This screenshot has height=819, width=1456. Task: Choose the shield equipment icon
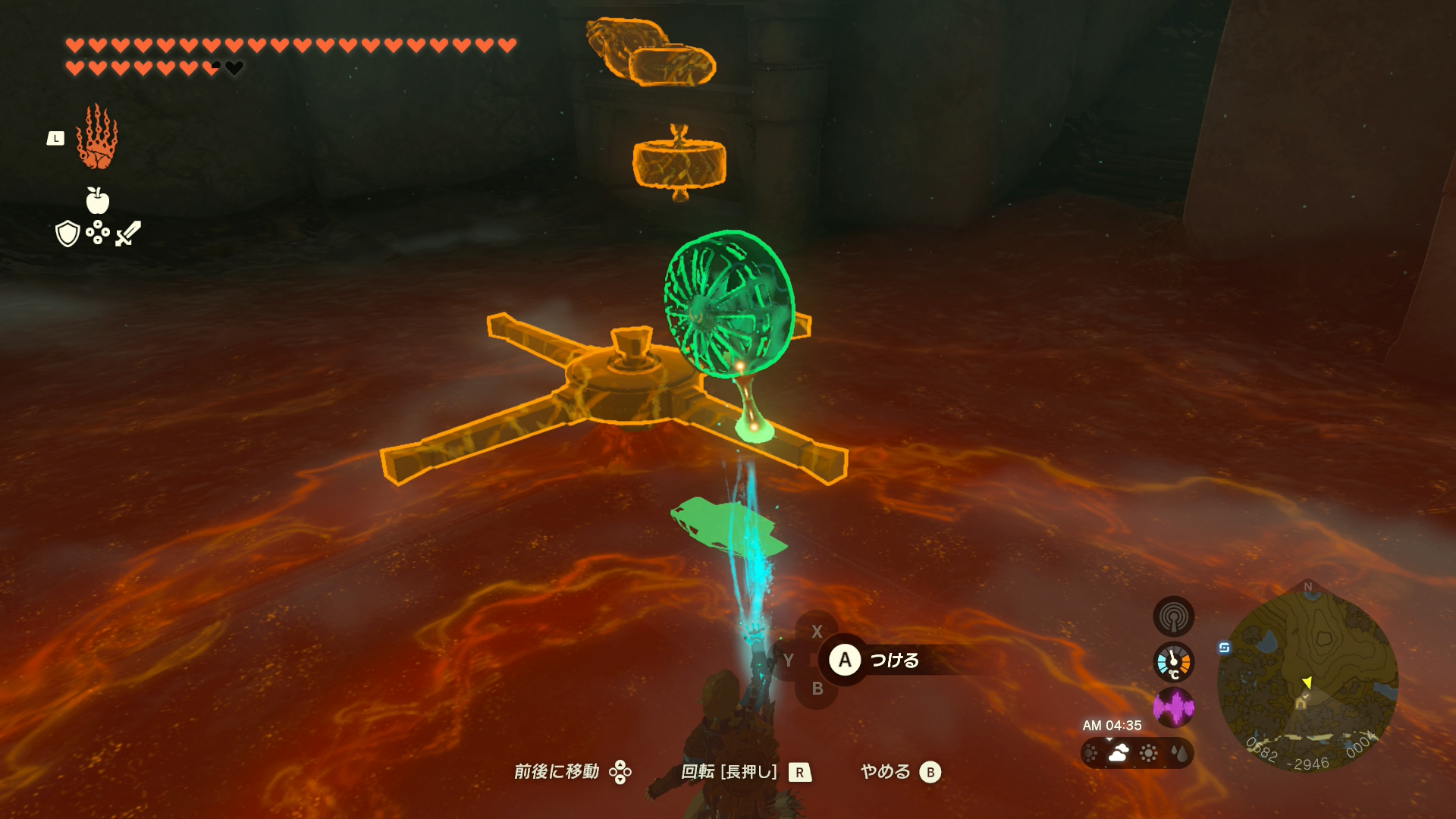[68, 234]
